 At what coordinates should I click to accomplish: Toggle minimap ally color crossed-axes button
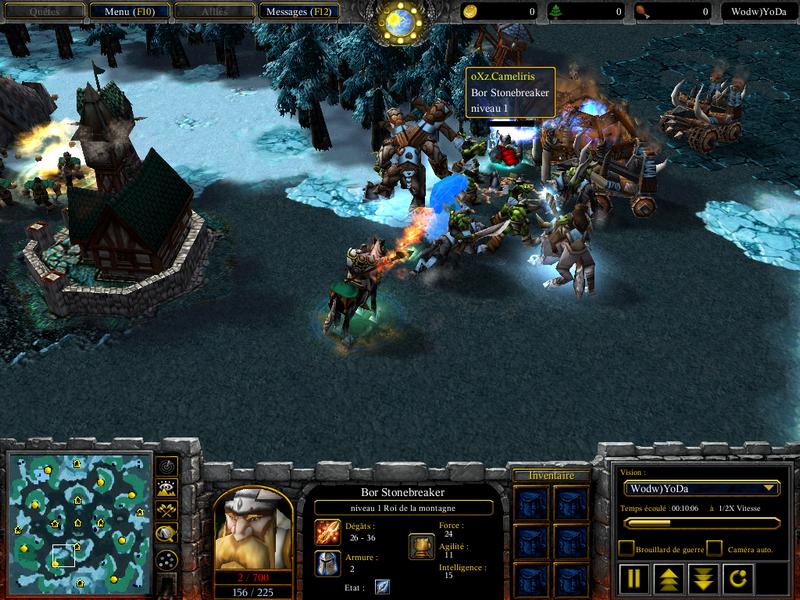click(x=167, y=511)
